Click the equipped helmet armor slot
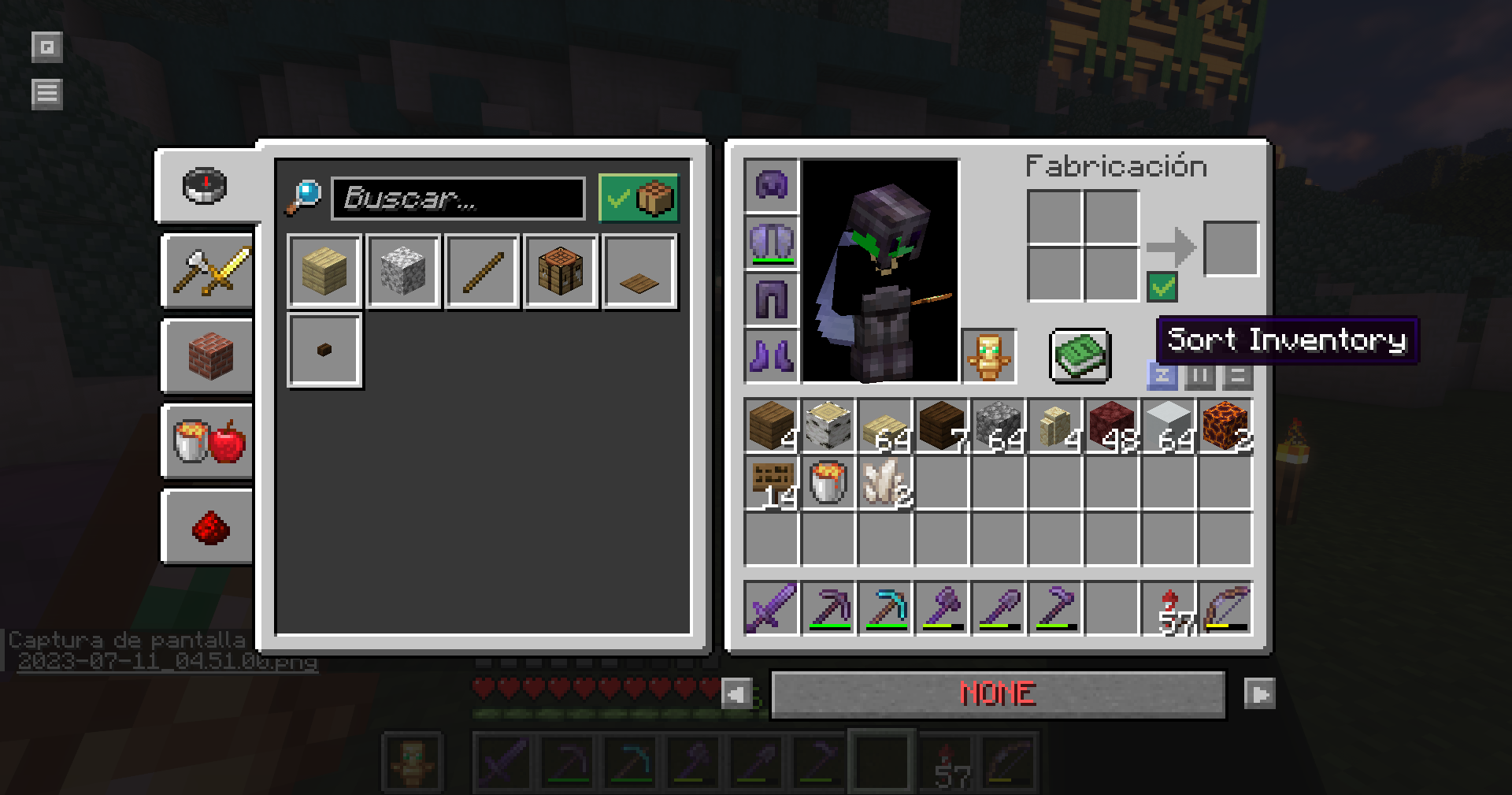The height and width of the screenshot is (795, 1512). coord(771,186)
